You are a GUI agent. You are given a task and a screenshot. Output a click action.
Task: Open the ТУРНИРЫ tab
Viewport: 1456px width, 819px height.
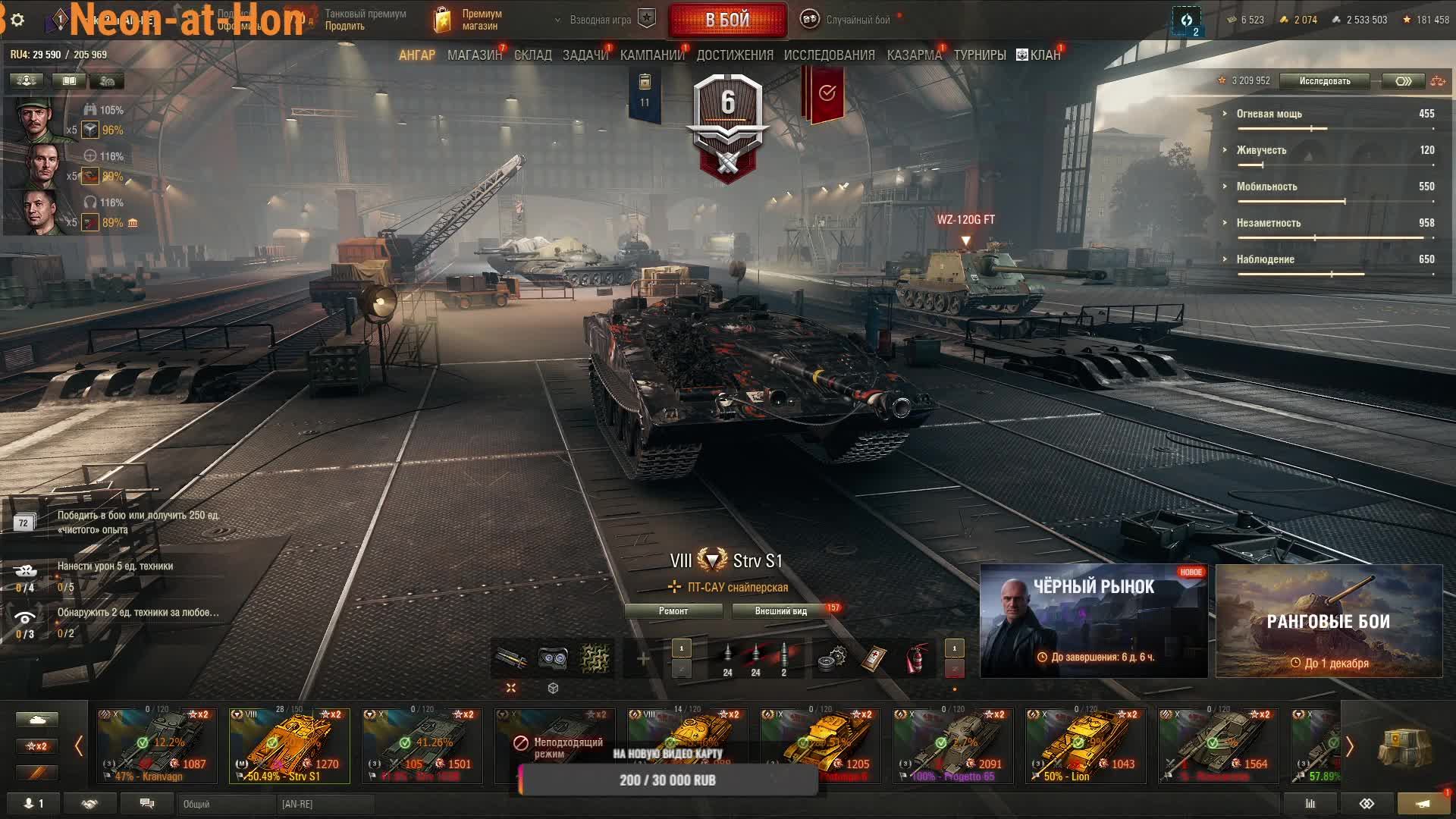(x=979, y=55)
